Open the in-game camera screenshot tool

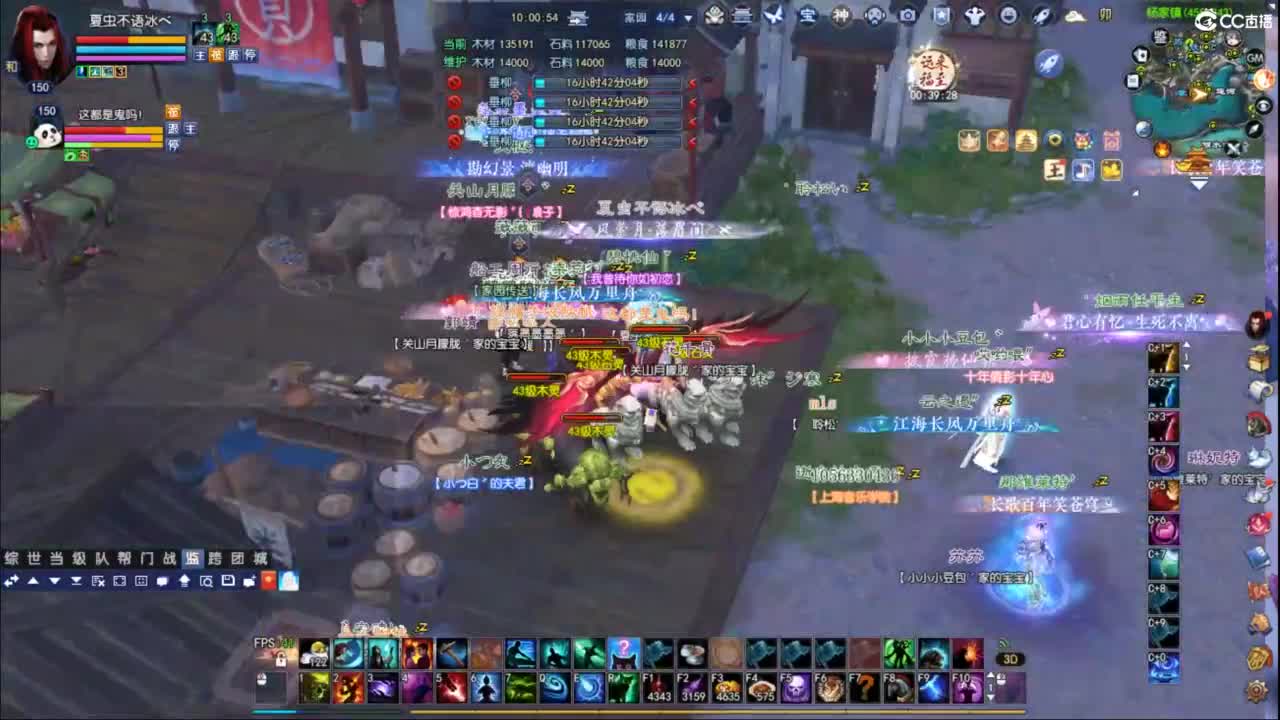(909, 14)
